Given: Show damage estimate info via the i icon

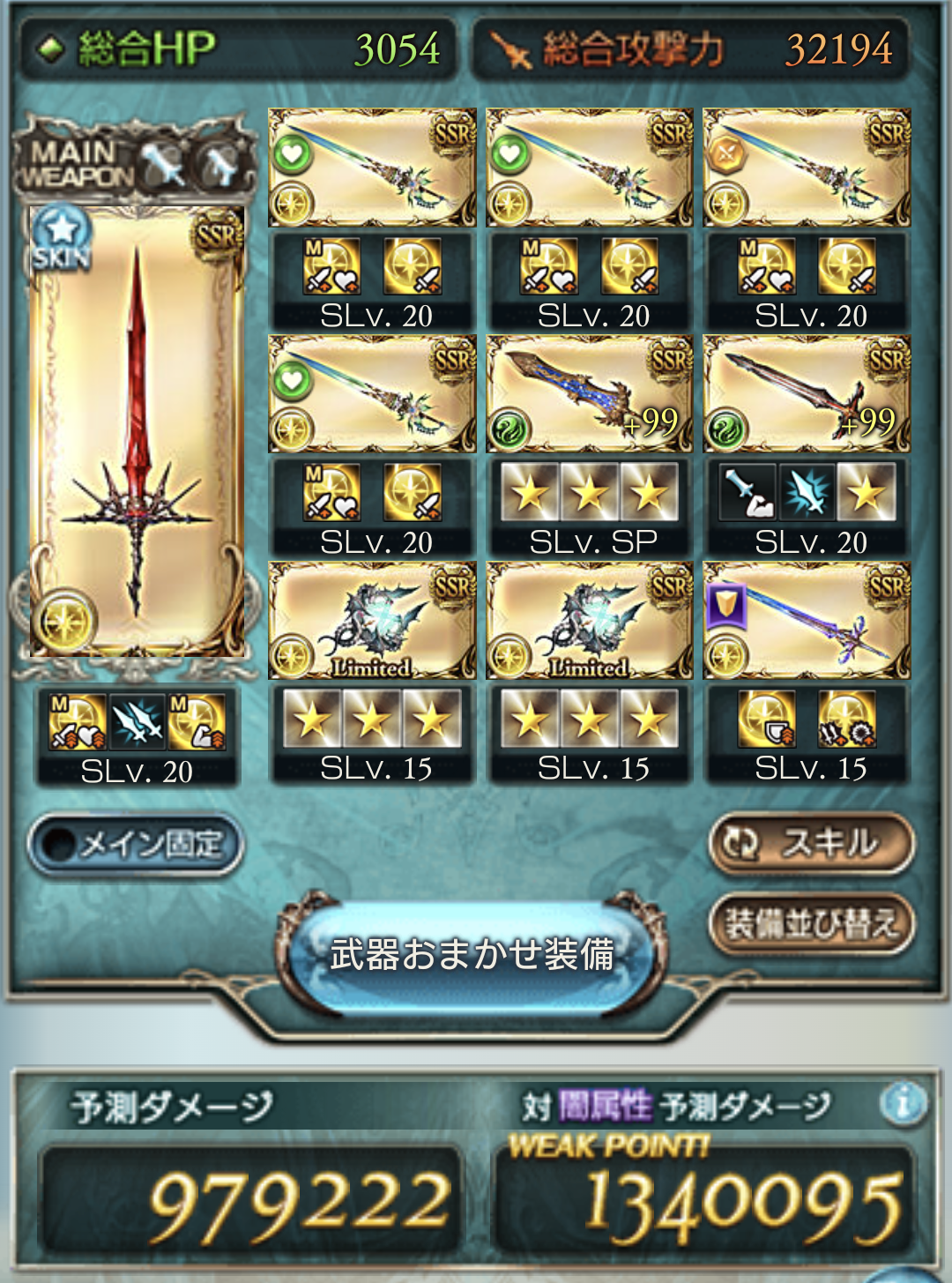Looking at the screenshot, I should (904, 1102).
